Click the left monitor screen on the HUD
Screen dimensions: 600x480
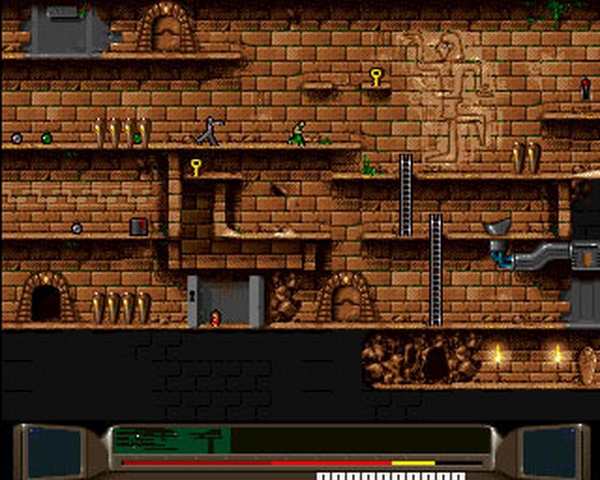tap(54, 451)
